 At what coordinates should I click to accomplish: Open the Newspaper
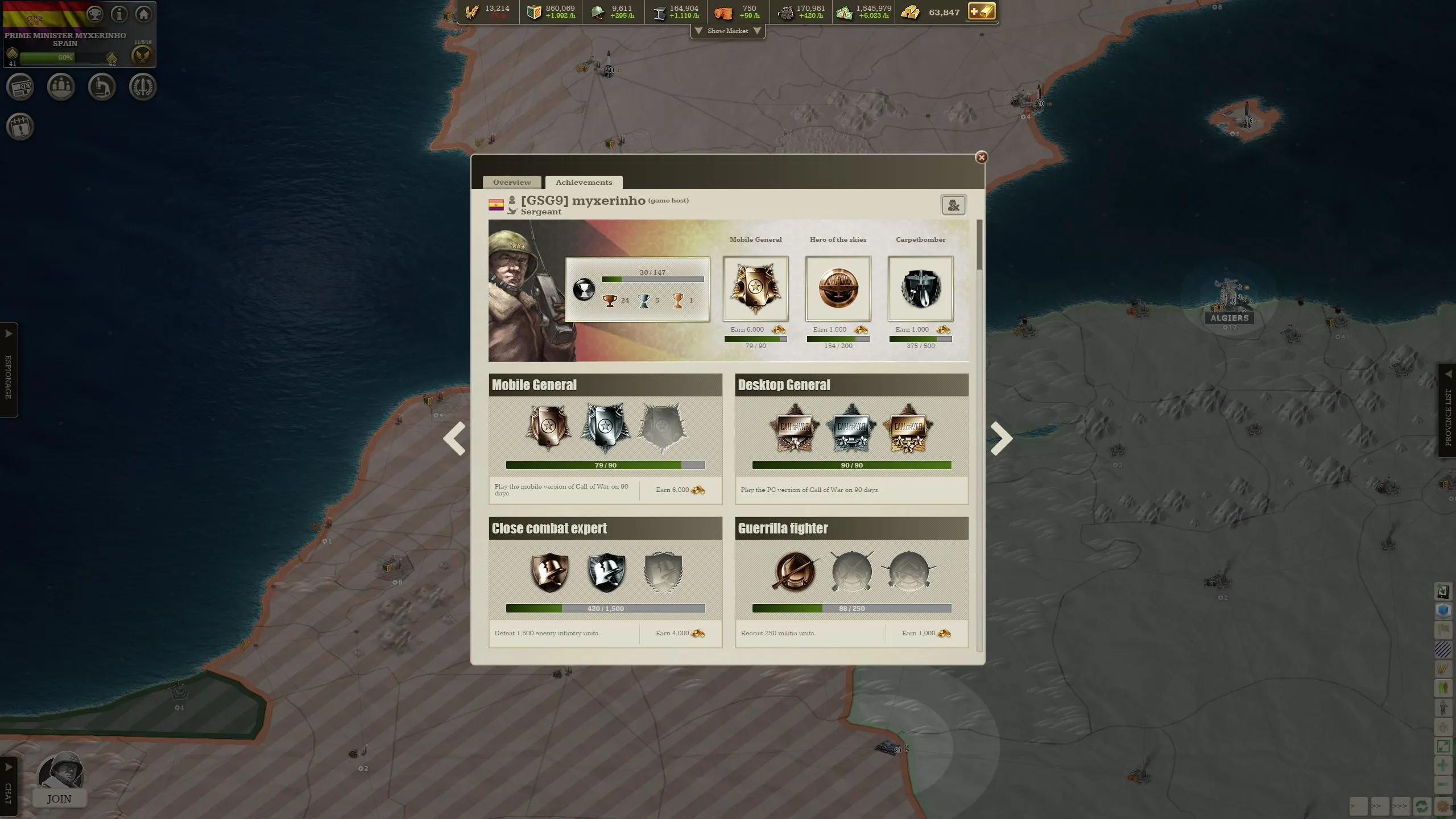[x=20, y=86]
